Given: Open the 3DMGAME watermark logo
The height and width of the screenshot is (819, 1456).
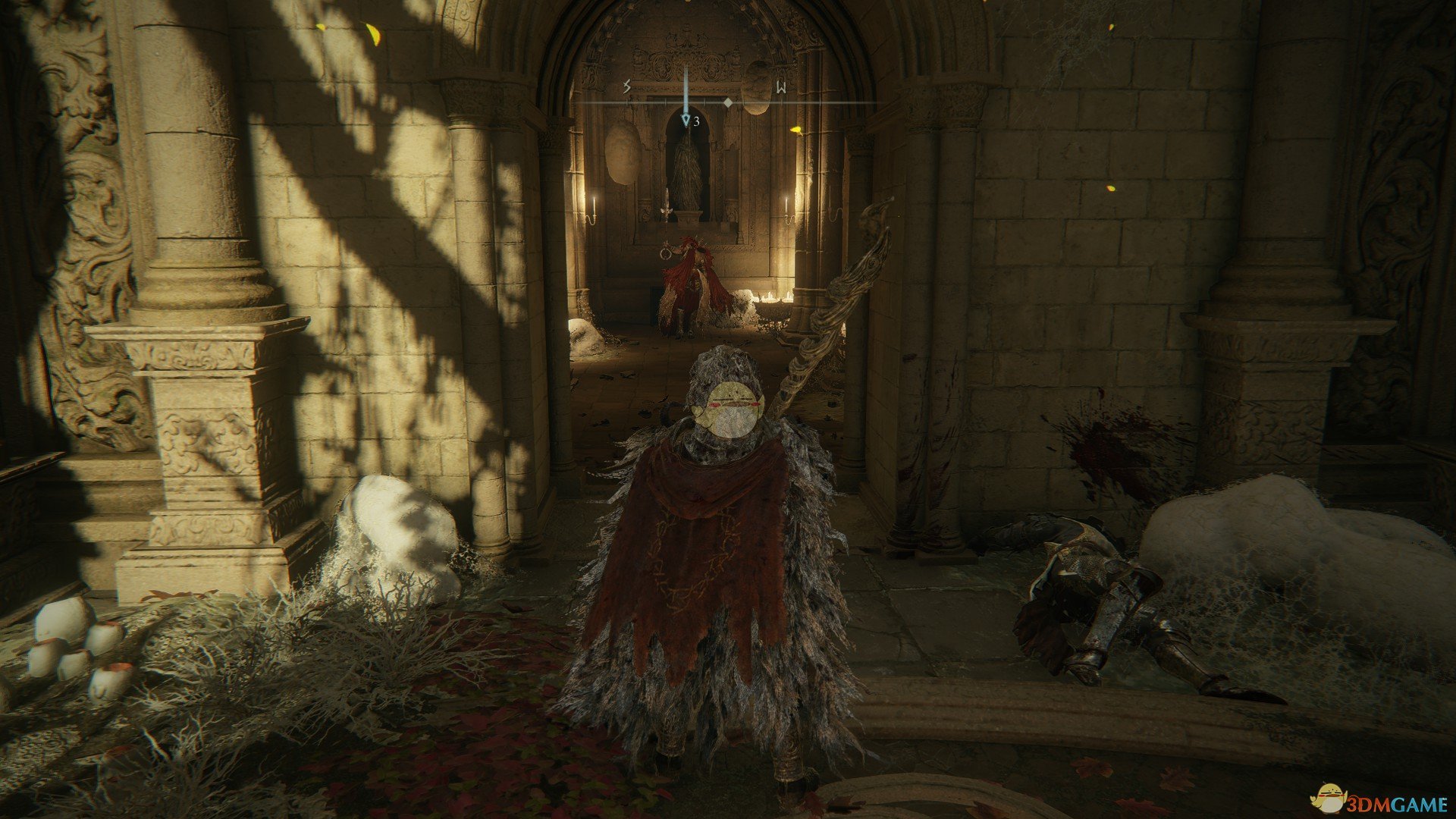Looking at the screenshot, I should 1379,799.
